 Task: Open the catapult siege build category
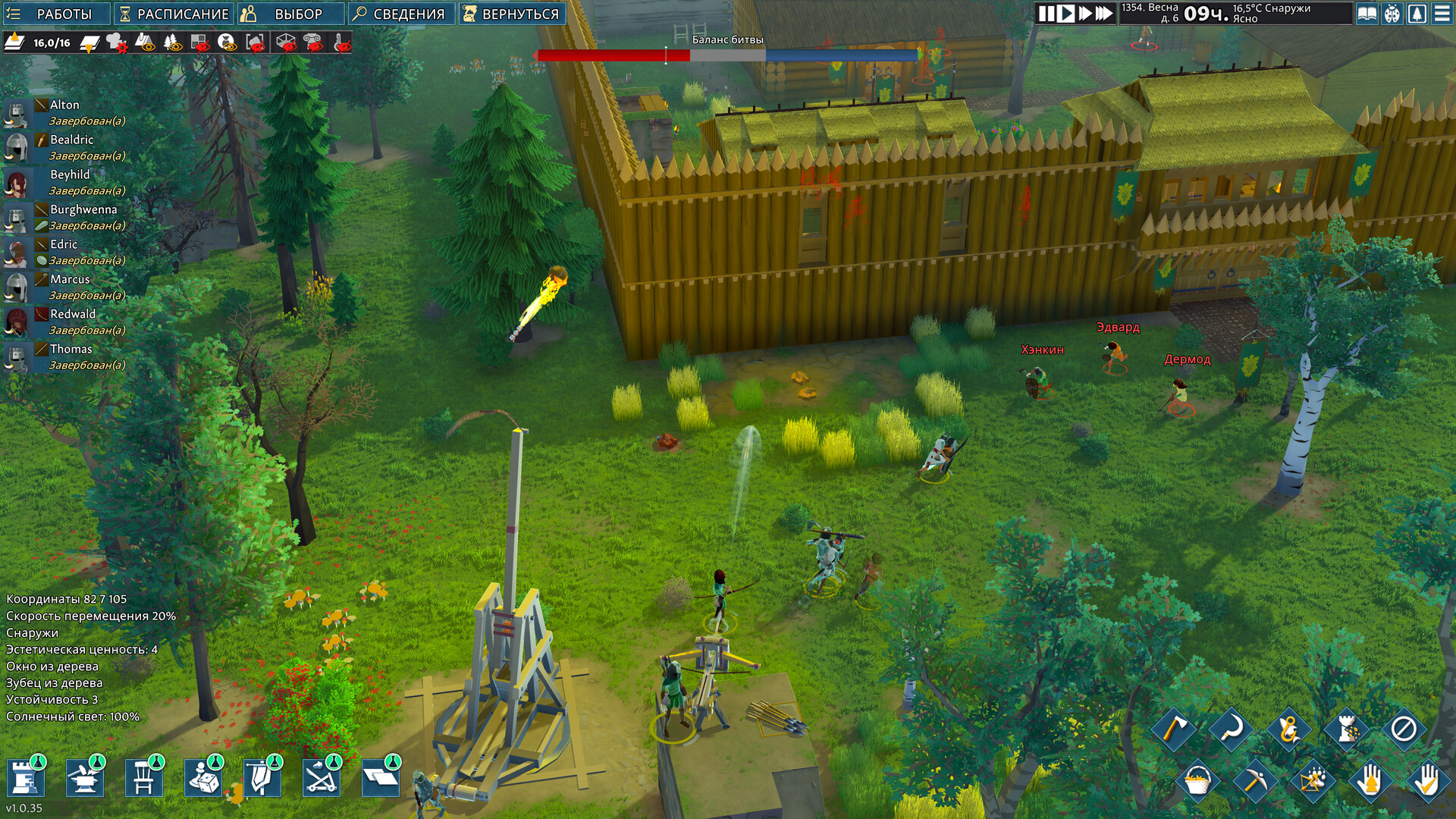click(x=322, y=778)
